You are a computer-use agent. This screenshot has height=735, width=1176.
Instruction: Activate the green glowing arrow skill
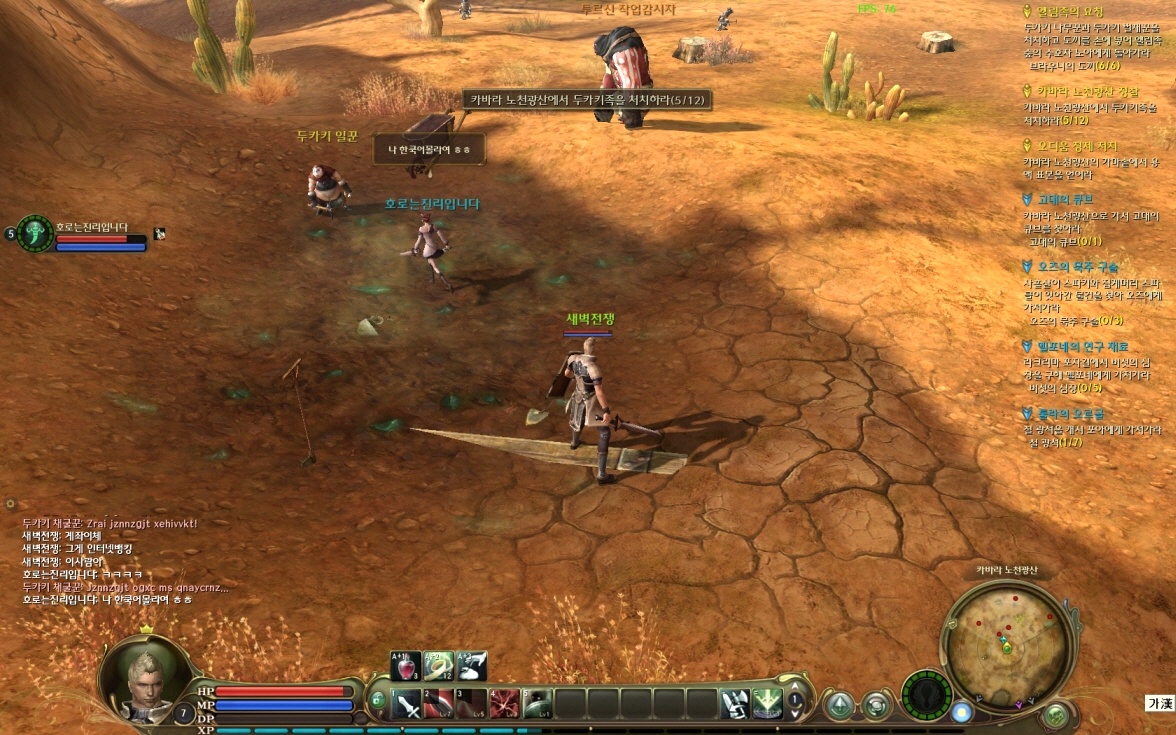point(767,704)
